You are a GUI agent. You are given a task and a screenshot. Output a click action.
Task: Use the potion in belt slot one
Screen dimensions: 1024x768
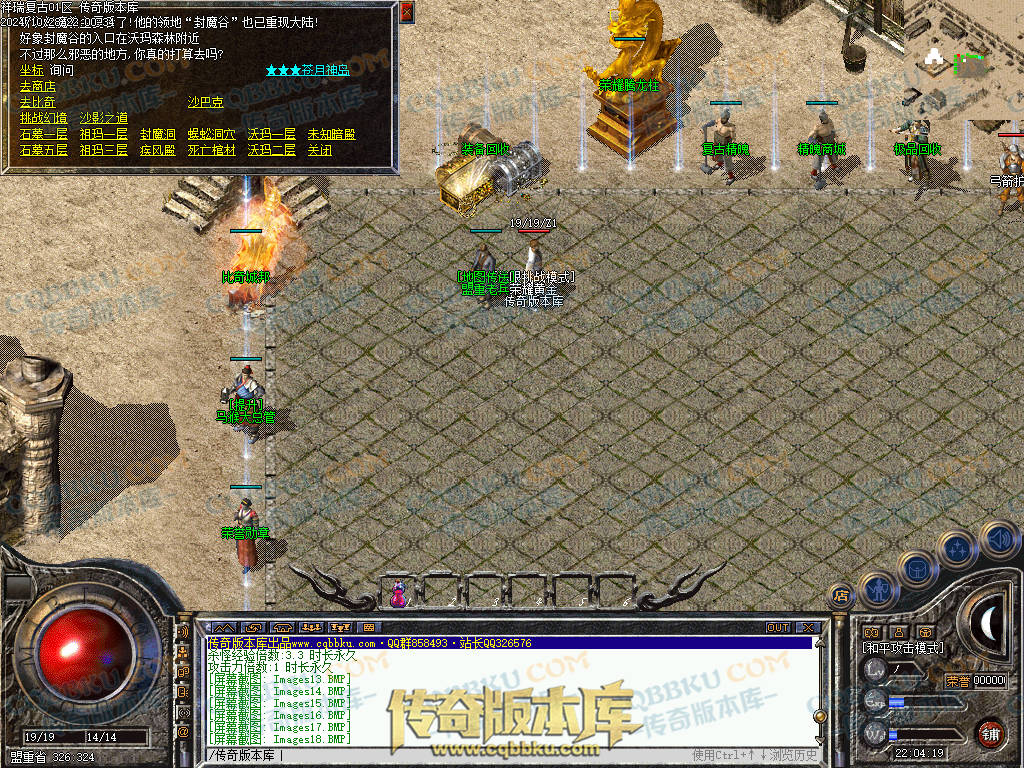coord(398,594)
